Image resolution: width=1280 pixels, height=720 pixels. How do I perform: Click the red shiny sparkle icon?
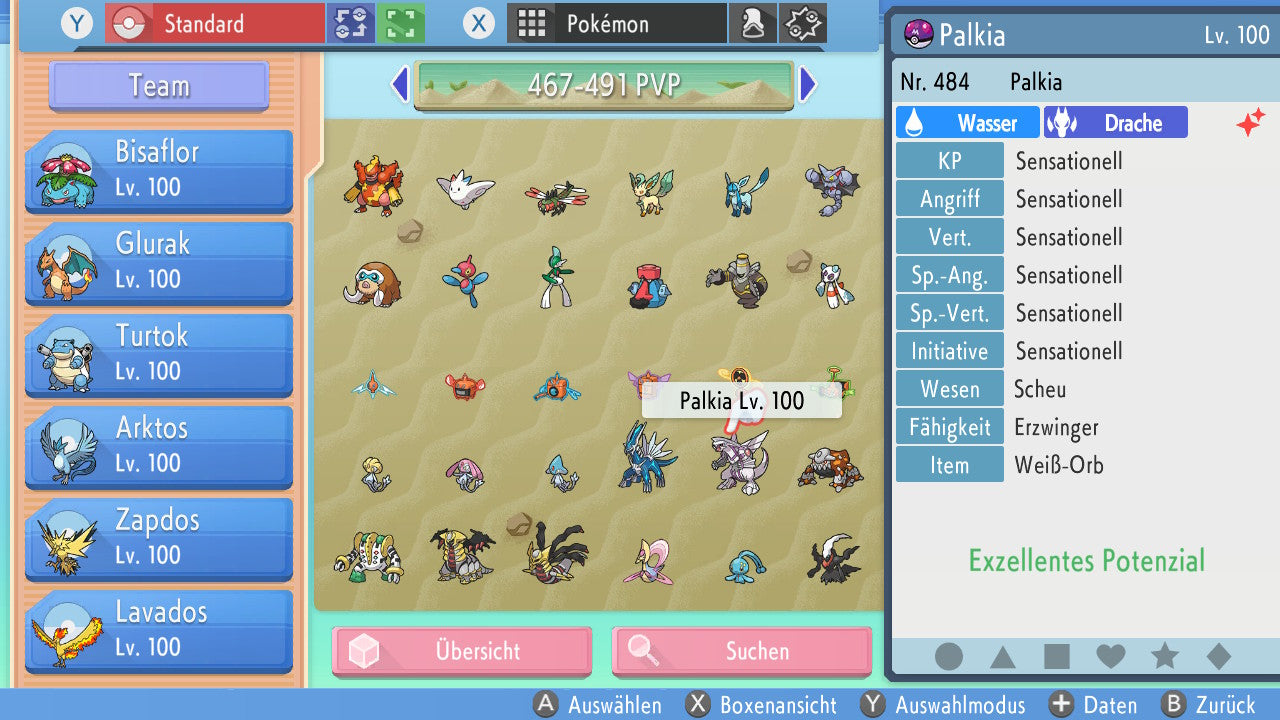1249,122
